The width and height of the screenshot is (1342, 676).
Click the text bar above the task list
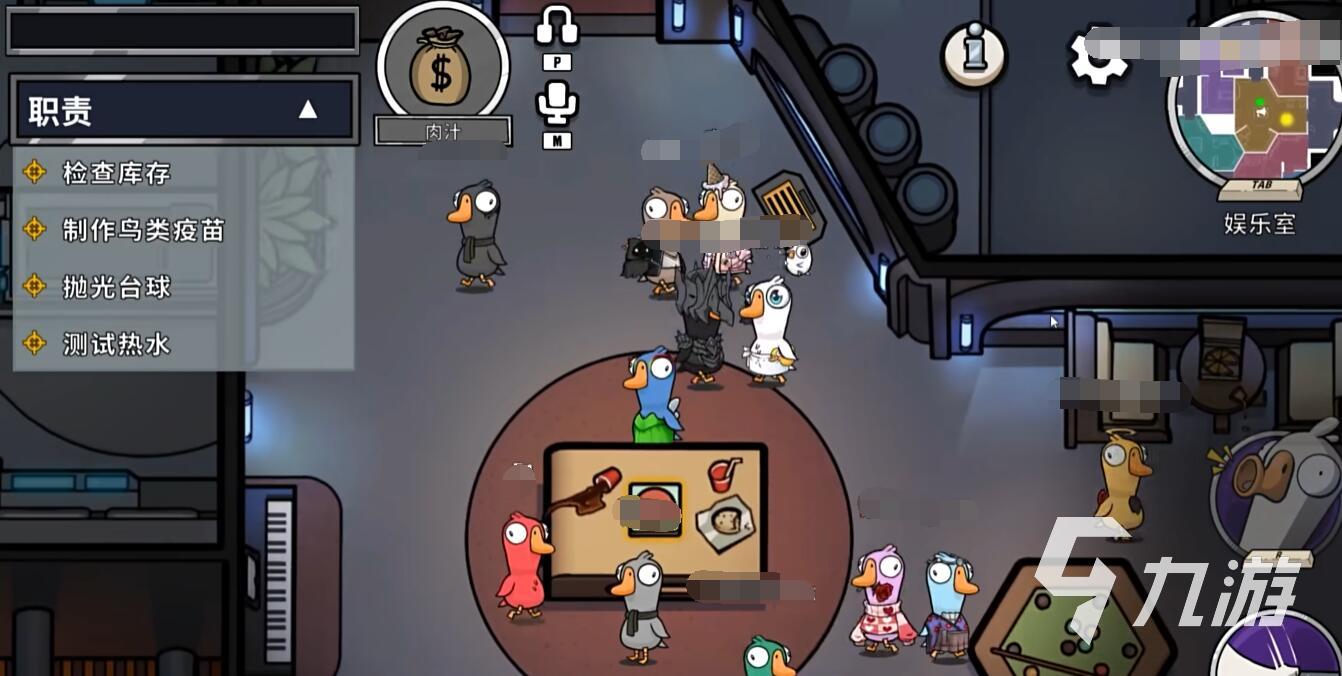point(183,31)
